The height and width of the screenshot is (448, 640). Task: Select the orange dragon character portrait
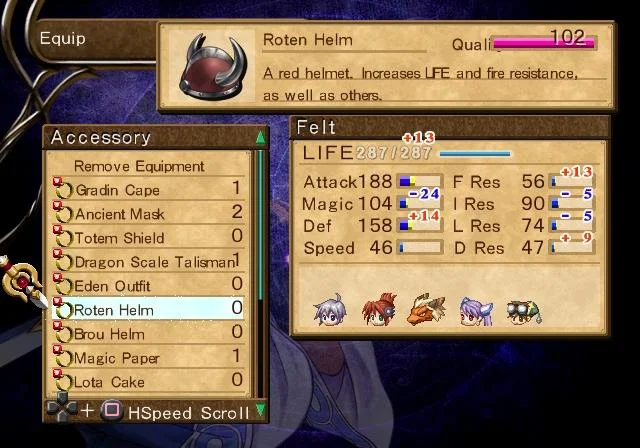[425, 309]
